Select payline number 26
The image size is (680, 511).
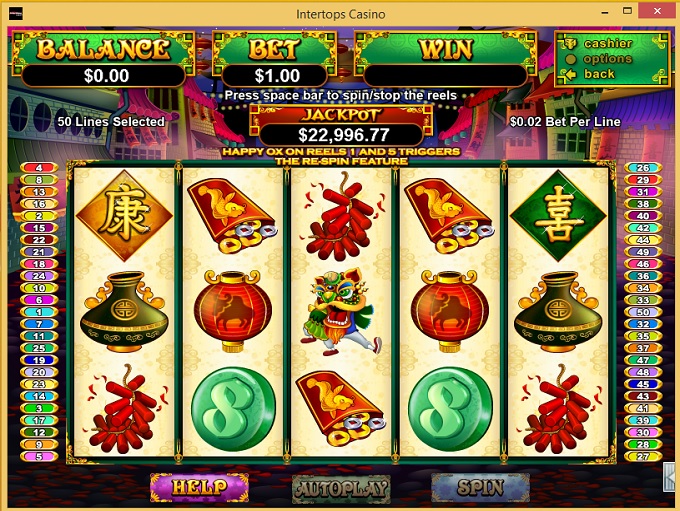click(642, 167)
